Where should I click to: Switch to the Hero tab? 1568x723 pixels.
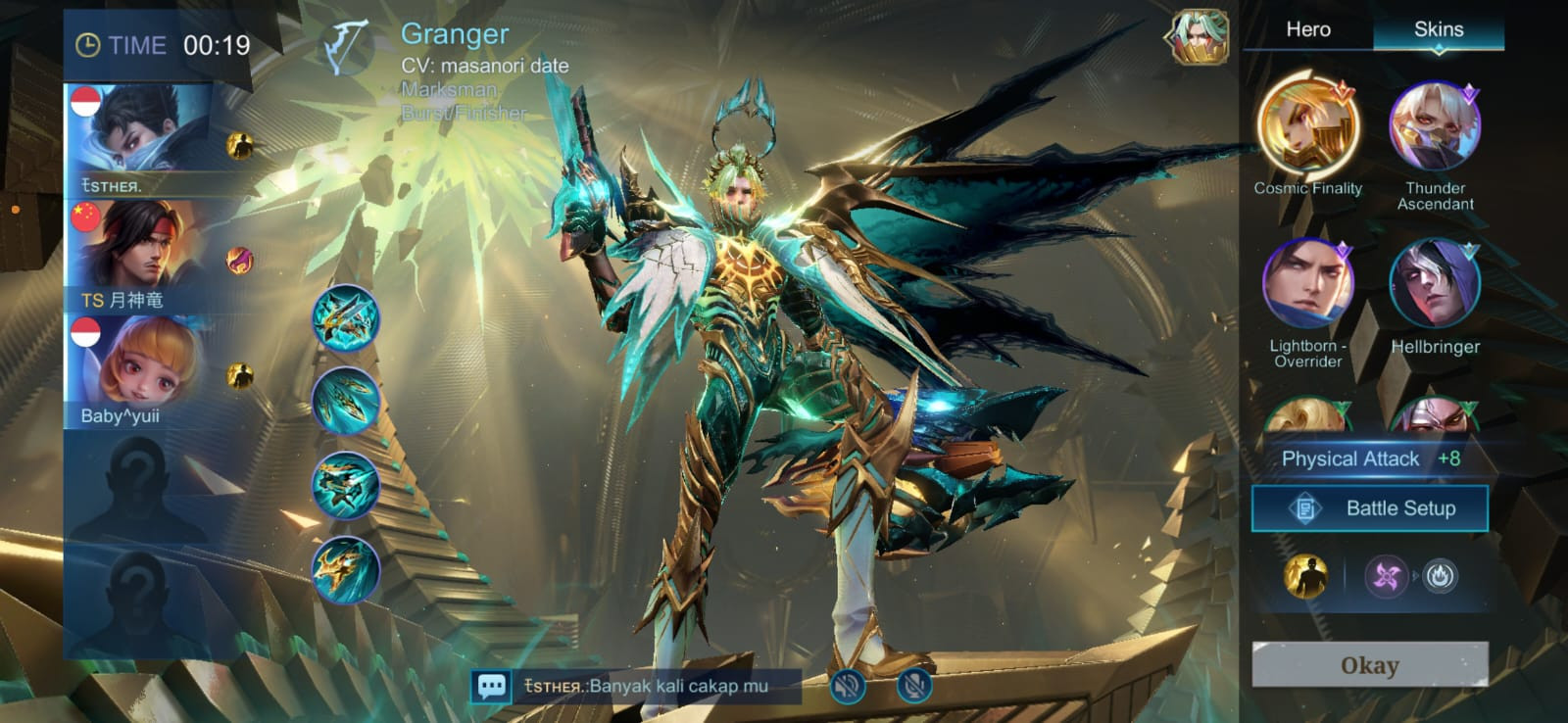point(1307,29)
